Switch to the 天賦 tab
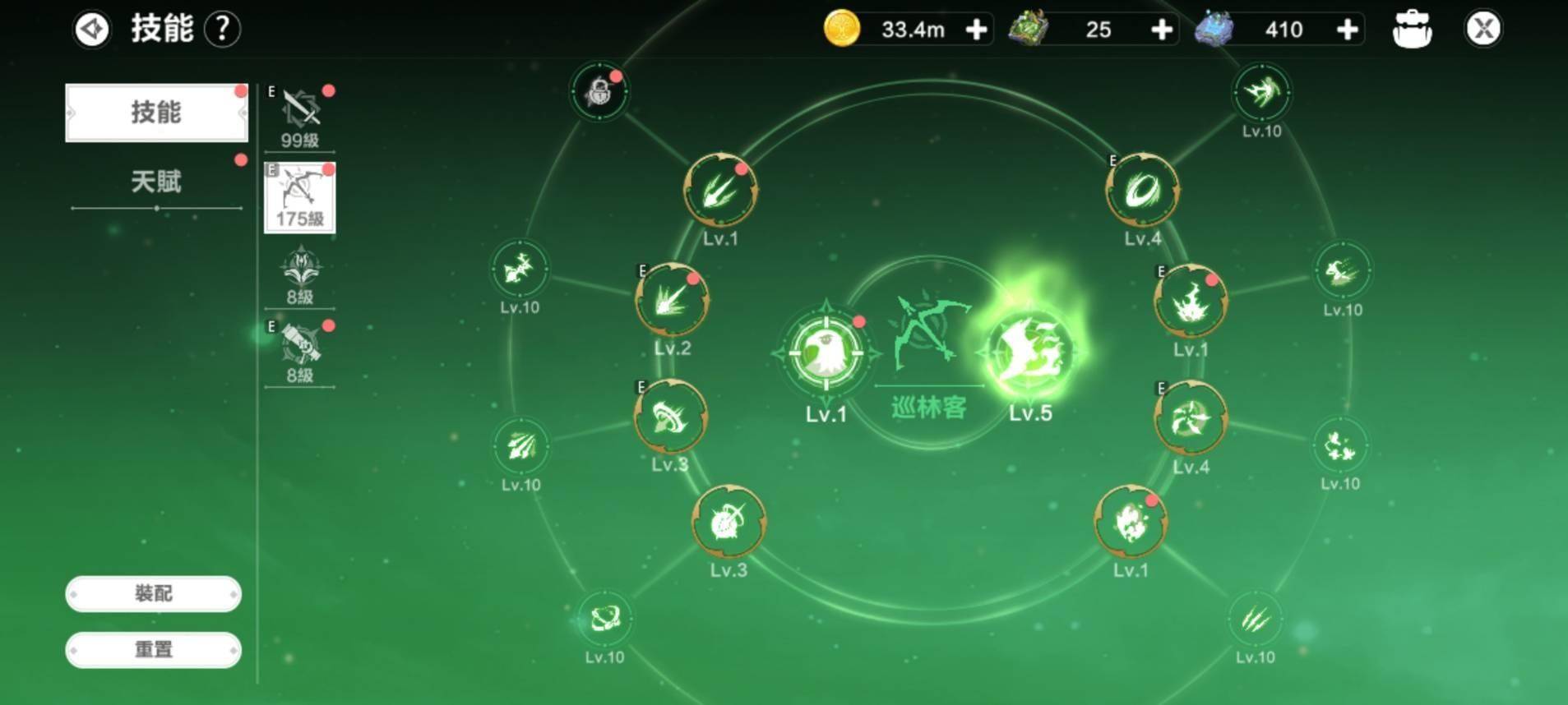Image resolution: width=1568 pixels, height=705 pixels. [x=156, y=182]
